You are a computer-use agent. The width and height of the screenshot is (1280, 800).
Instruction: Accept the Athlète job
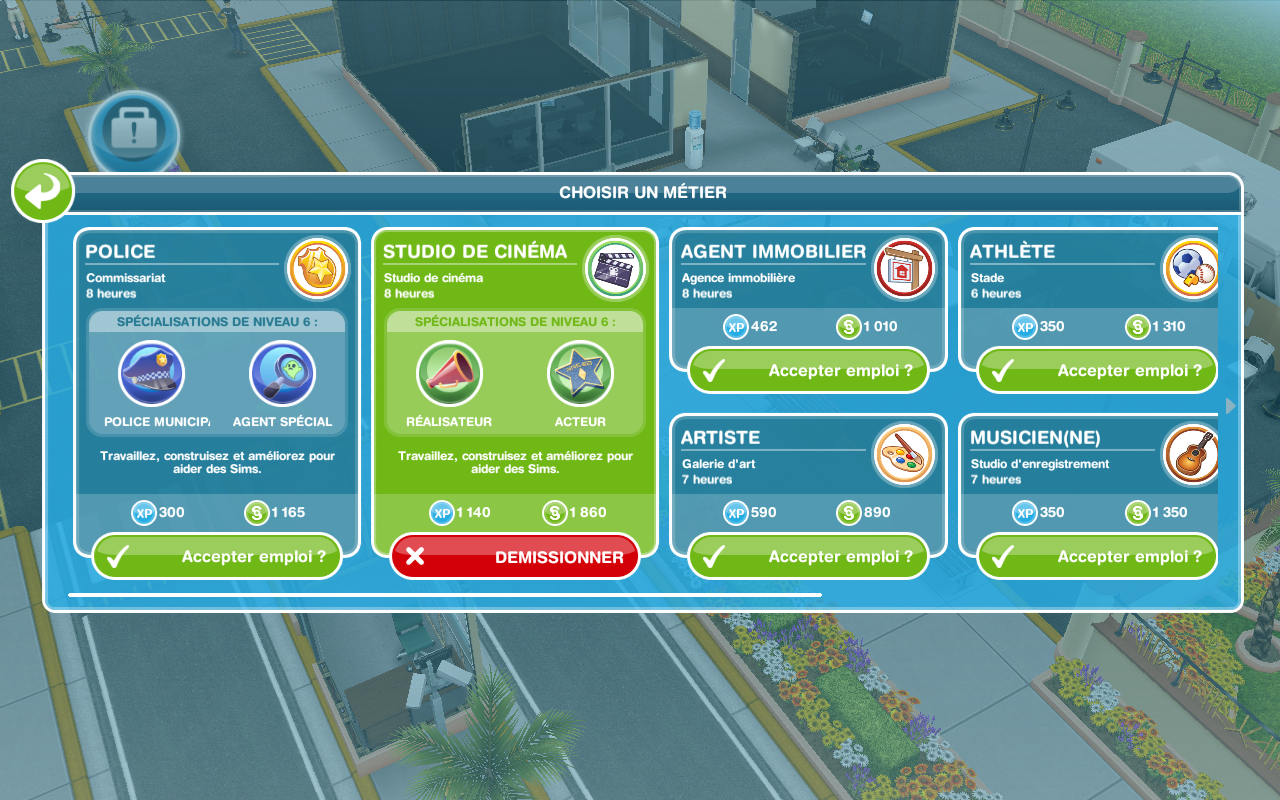point(1097,371)
